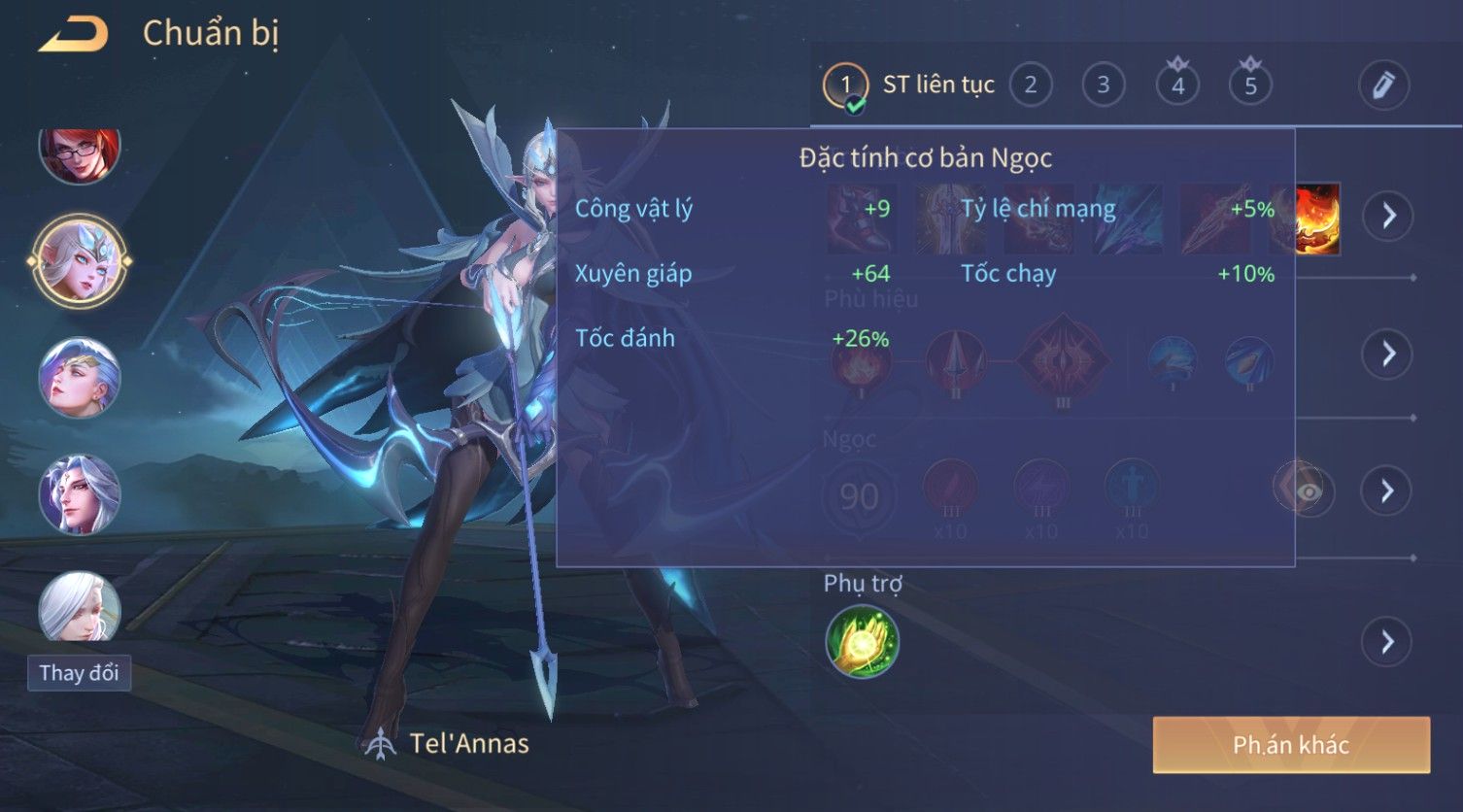Screen dimensions: 1463x812
Task: Select the red-haired hero with glasses
Action: pyautogui.click(x=80, y=152)
